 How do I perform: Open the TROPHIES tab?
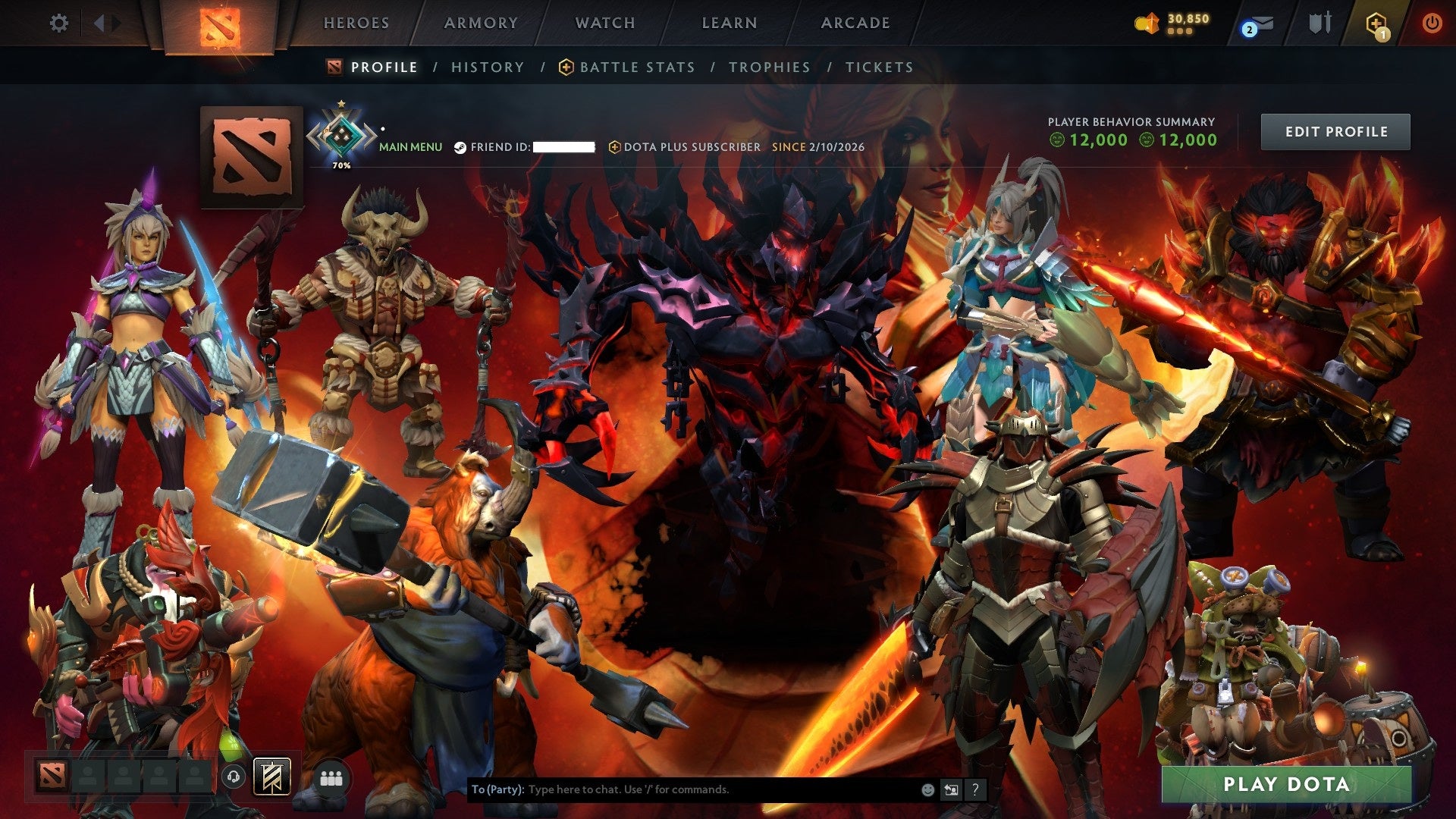(x=769, y=67)
